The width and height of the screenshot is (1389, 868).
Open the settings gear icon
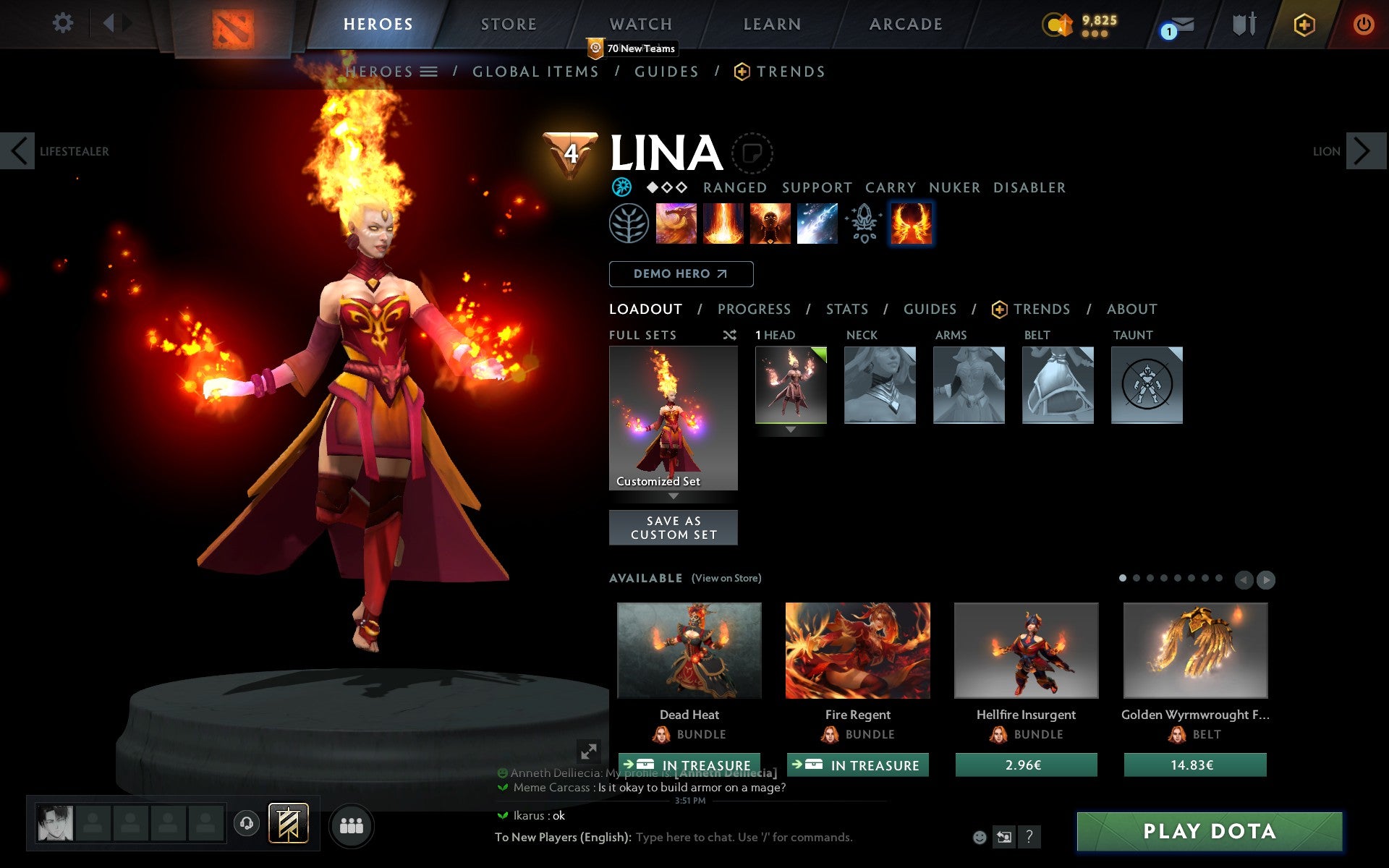click(x=64, y=23)
